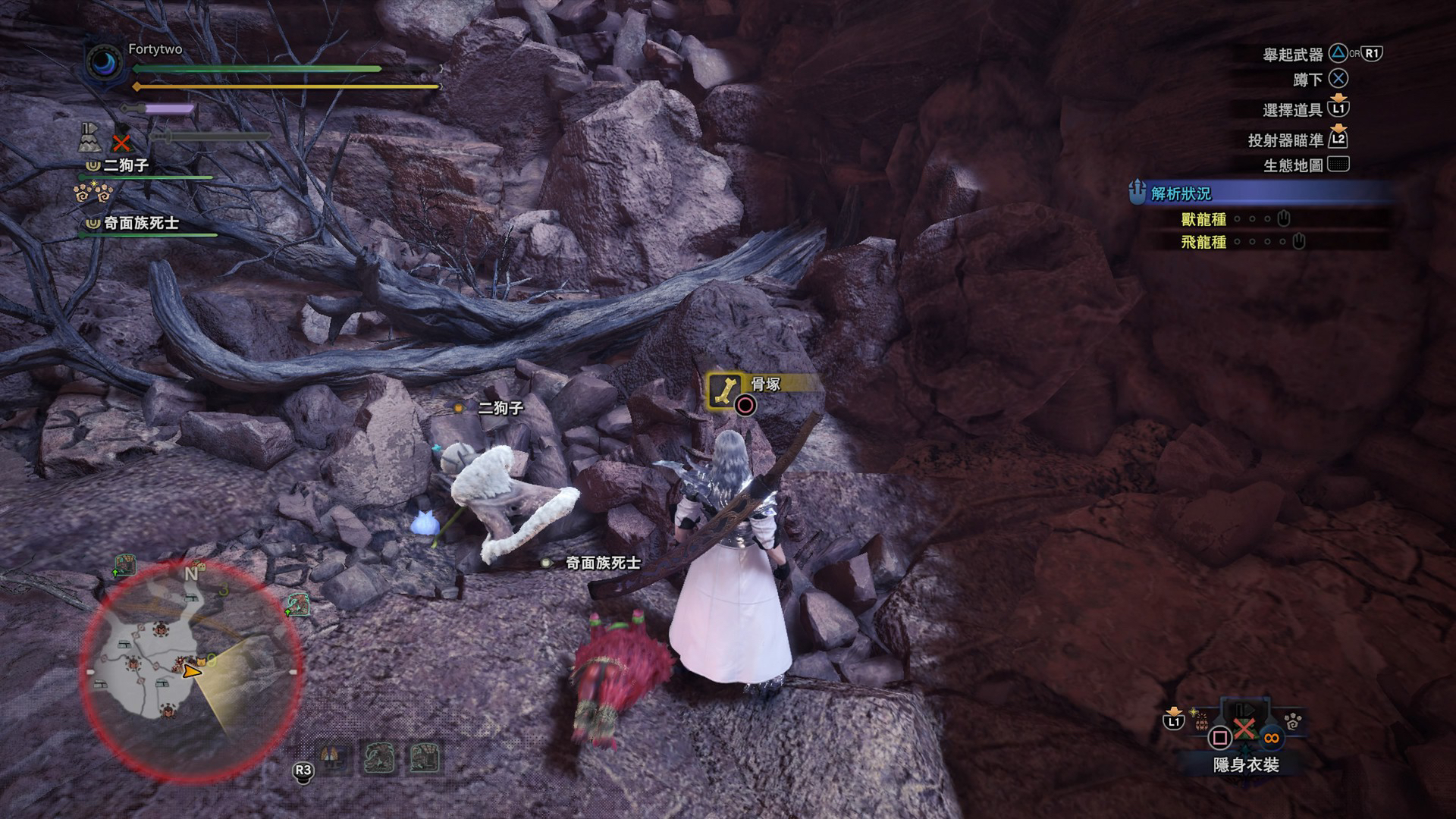1456x819 pixels.
Task: Select the 飛龍種 analysis entry
Action: (1203, 242)
